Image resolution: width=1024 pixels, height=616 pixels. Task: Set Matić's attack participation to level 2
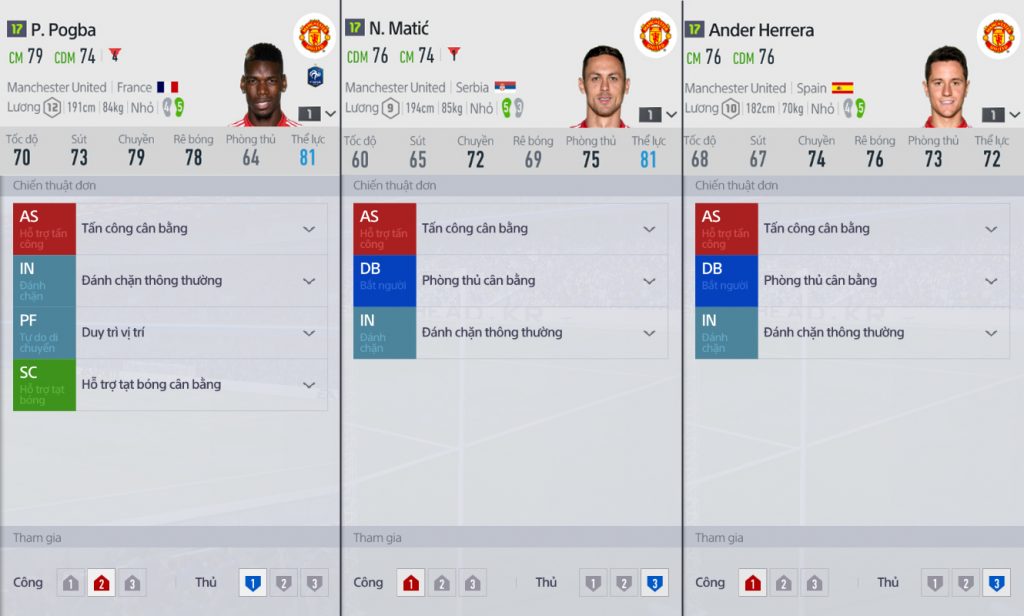(442, 583)
